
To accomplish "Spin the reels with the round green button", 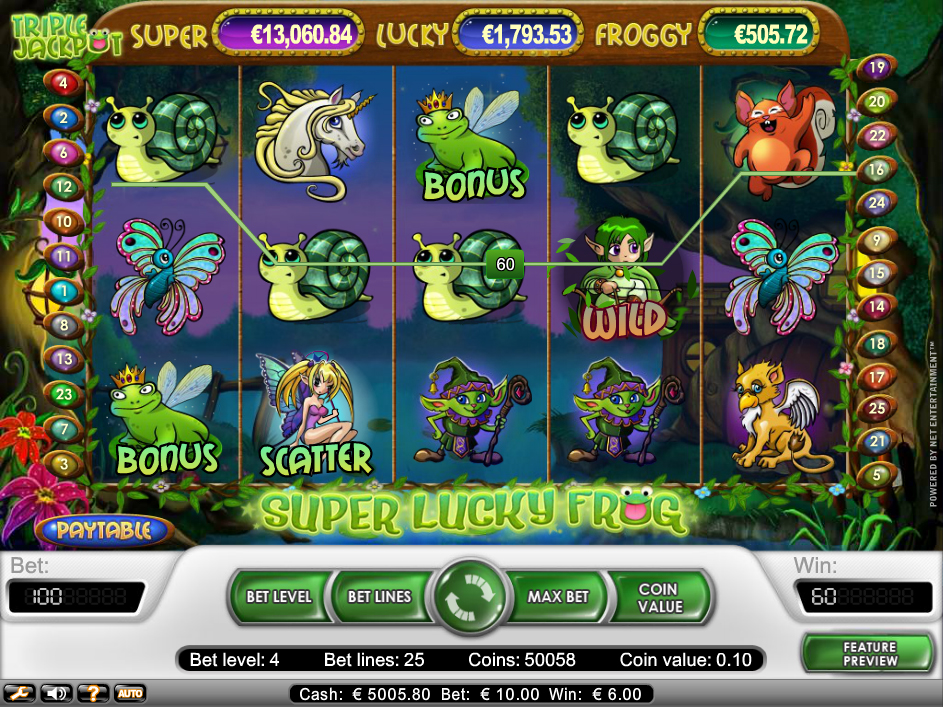I will point(470,598).
